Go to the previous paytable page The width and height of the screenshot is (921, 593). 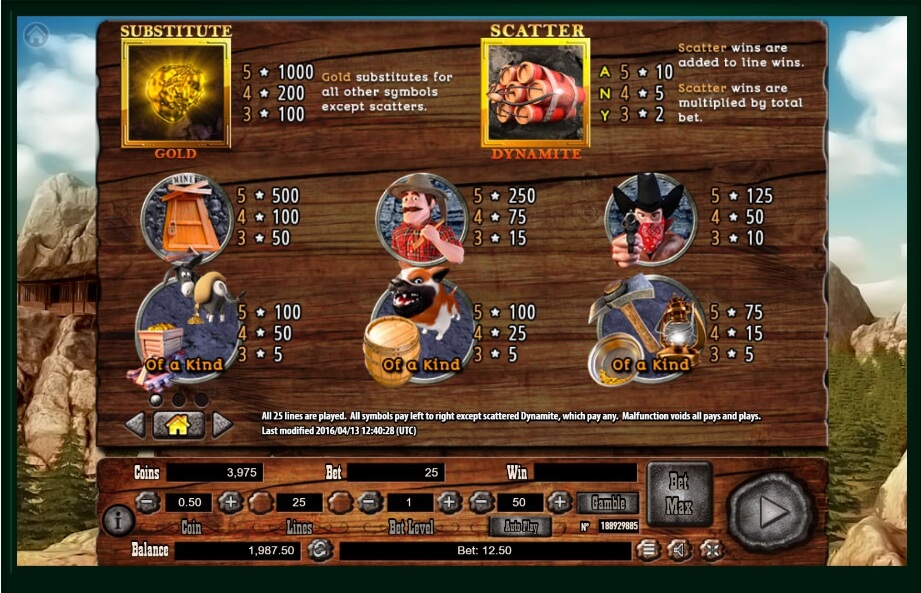(135, 425)
